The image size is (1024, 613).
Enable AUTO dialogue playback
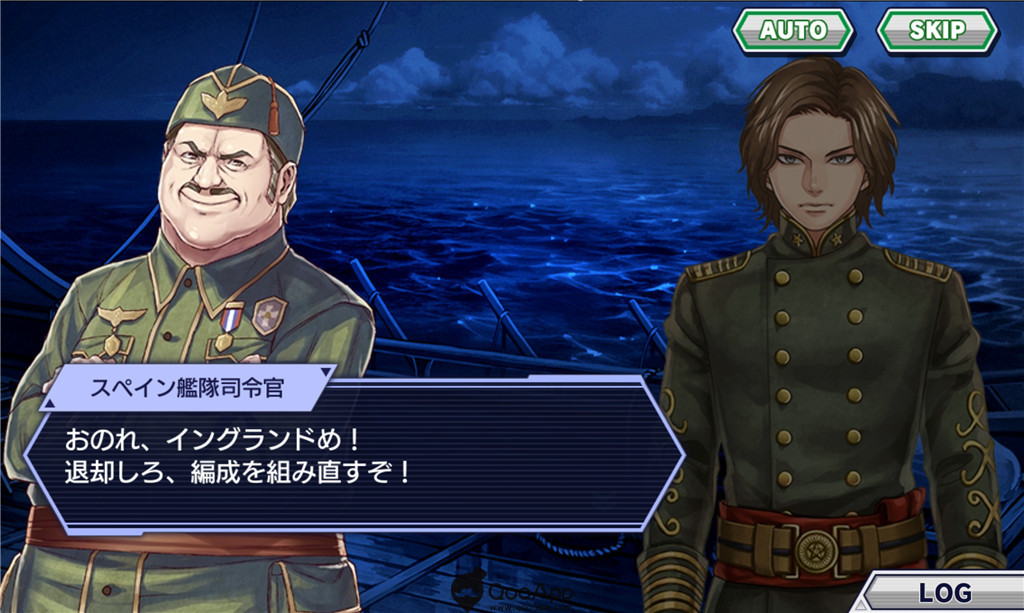pyautogui.click(x=793, y=30)
